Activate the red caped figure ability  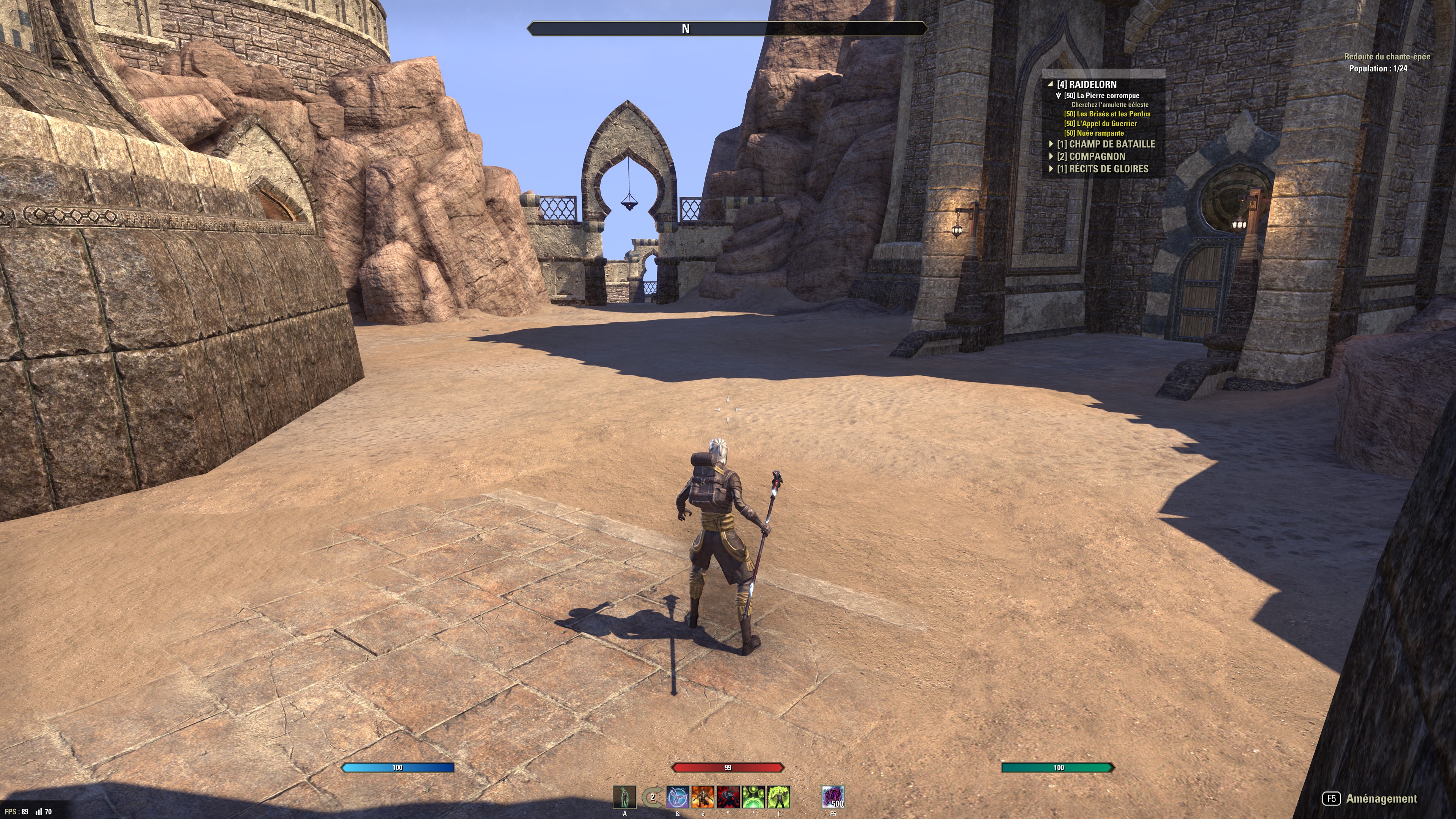[x=728, y=797]
